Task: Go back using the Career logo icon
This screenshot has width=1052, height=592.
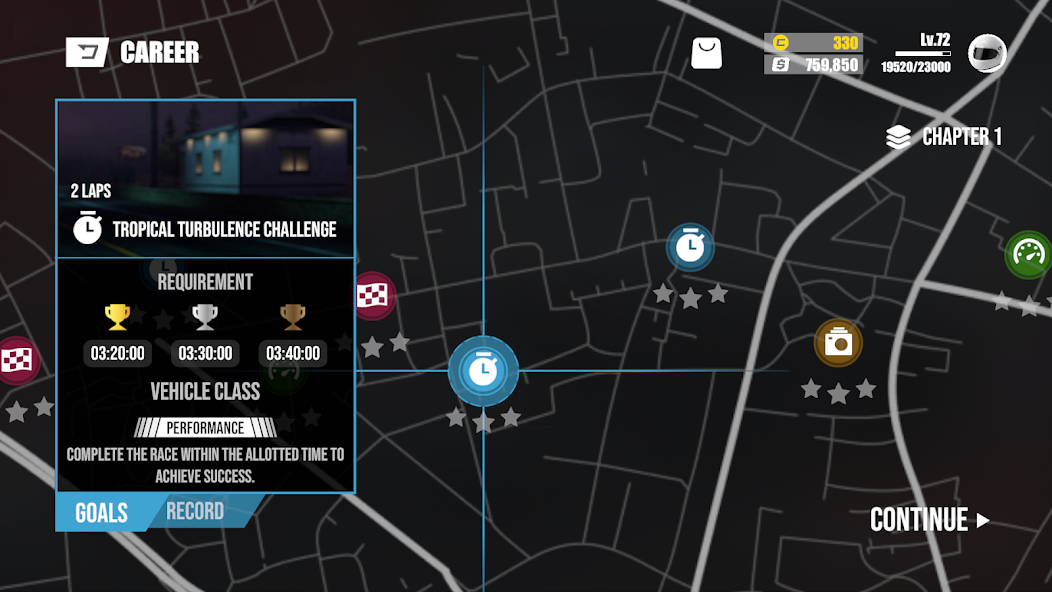Action: pos(87,52)
